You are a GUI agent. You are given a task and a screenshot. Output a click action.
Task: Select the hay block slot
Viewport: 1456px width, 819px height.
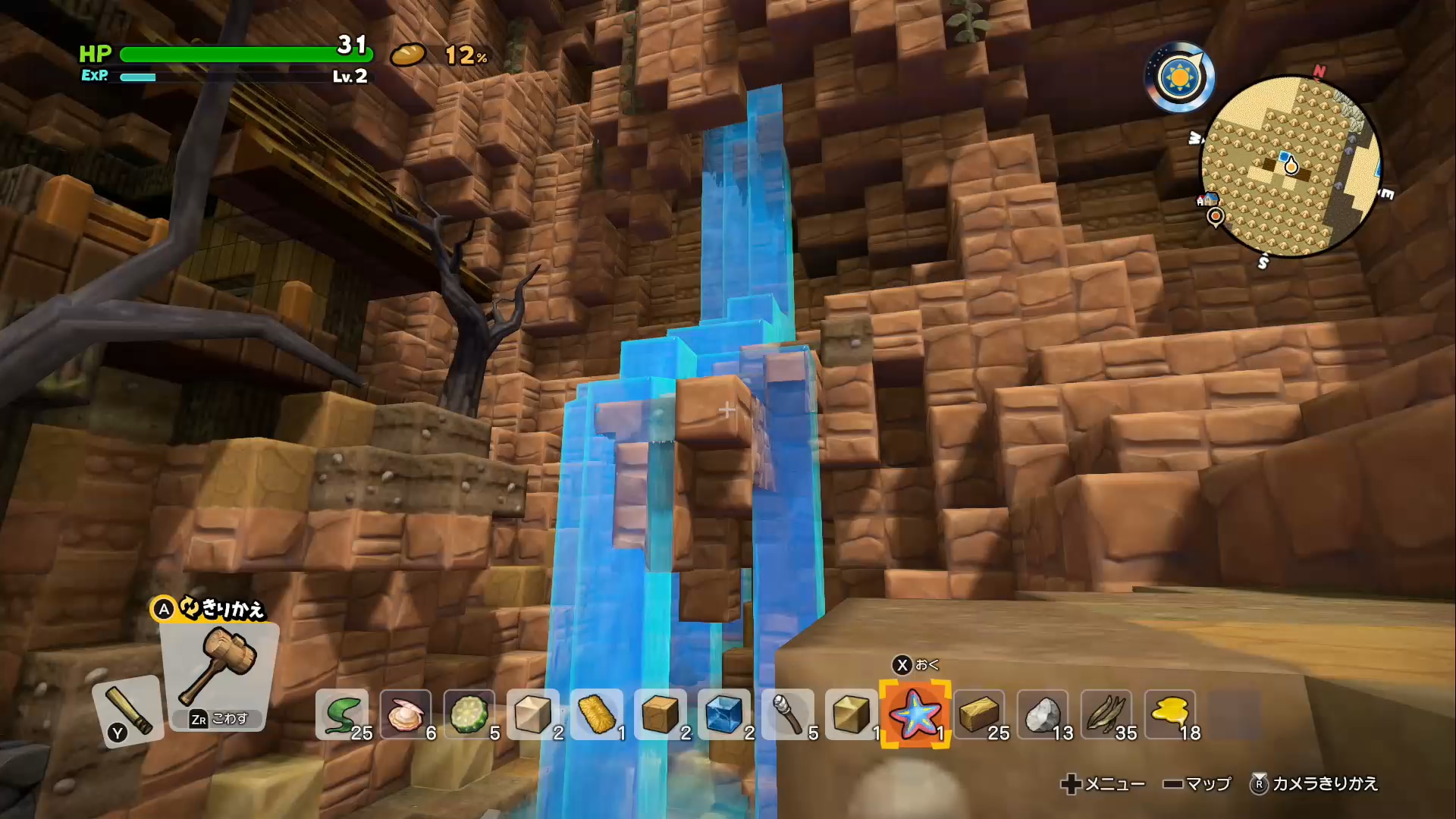point(599,713)
